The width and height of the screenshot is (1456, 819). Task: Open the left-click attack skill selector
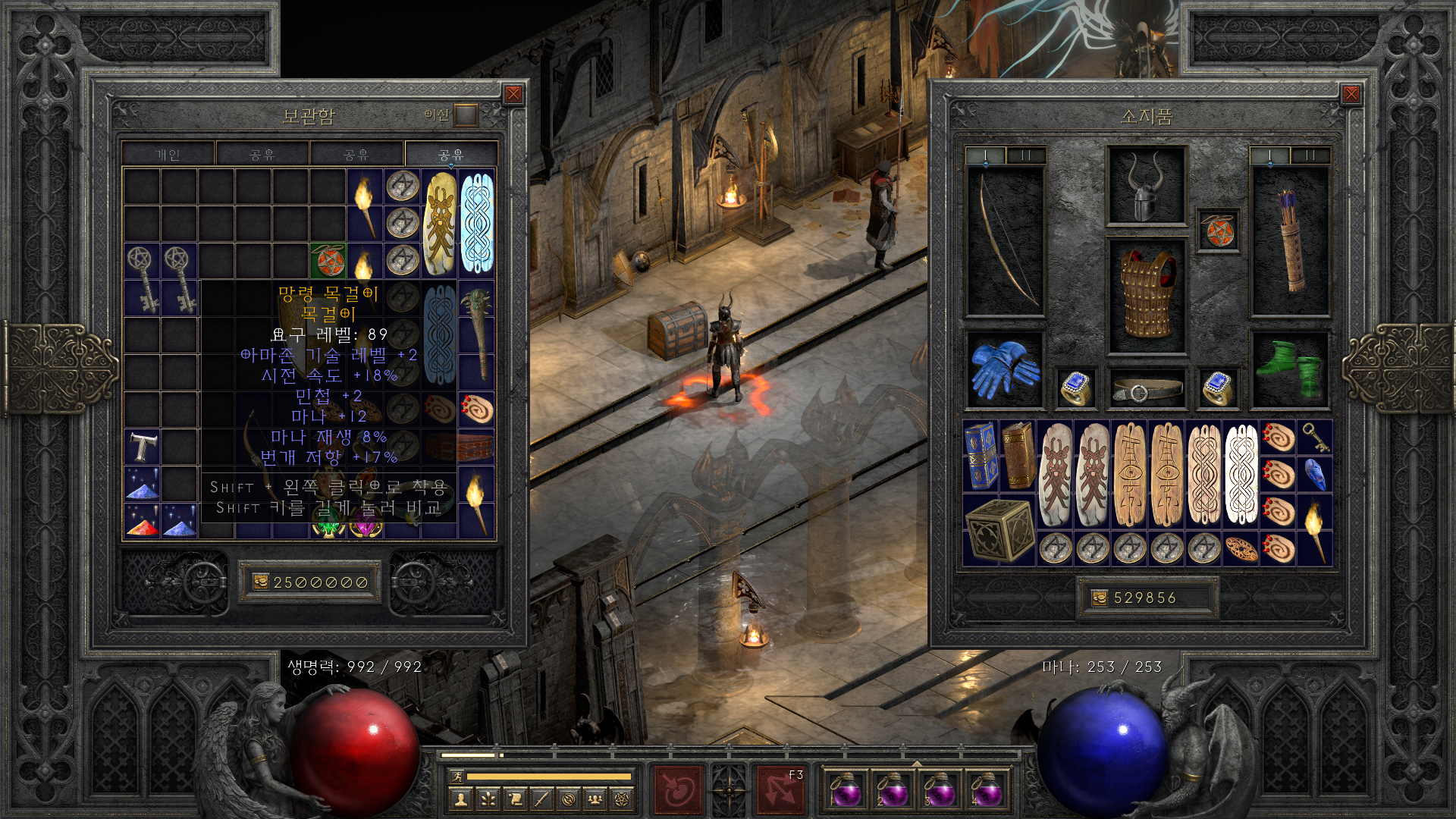(x=677, y=789)
